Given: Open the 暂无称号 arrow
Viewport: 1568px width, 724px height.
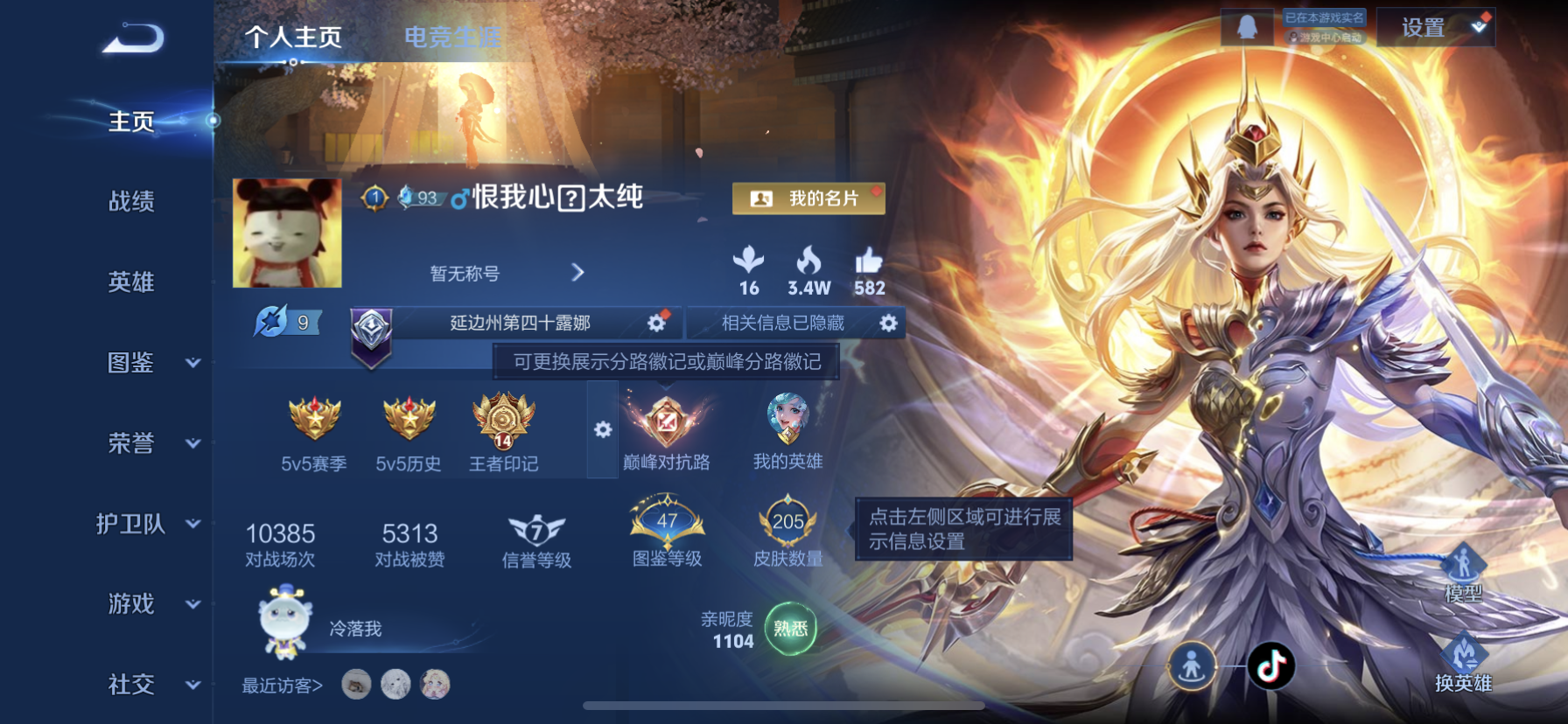Looking at the screenshot, I should 577,273.
